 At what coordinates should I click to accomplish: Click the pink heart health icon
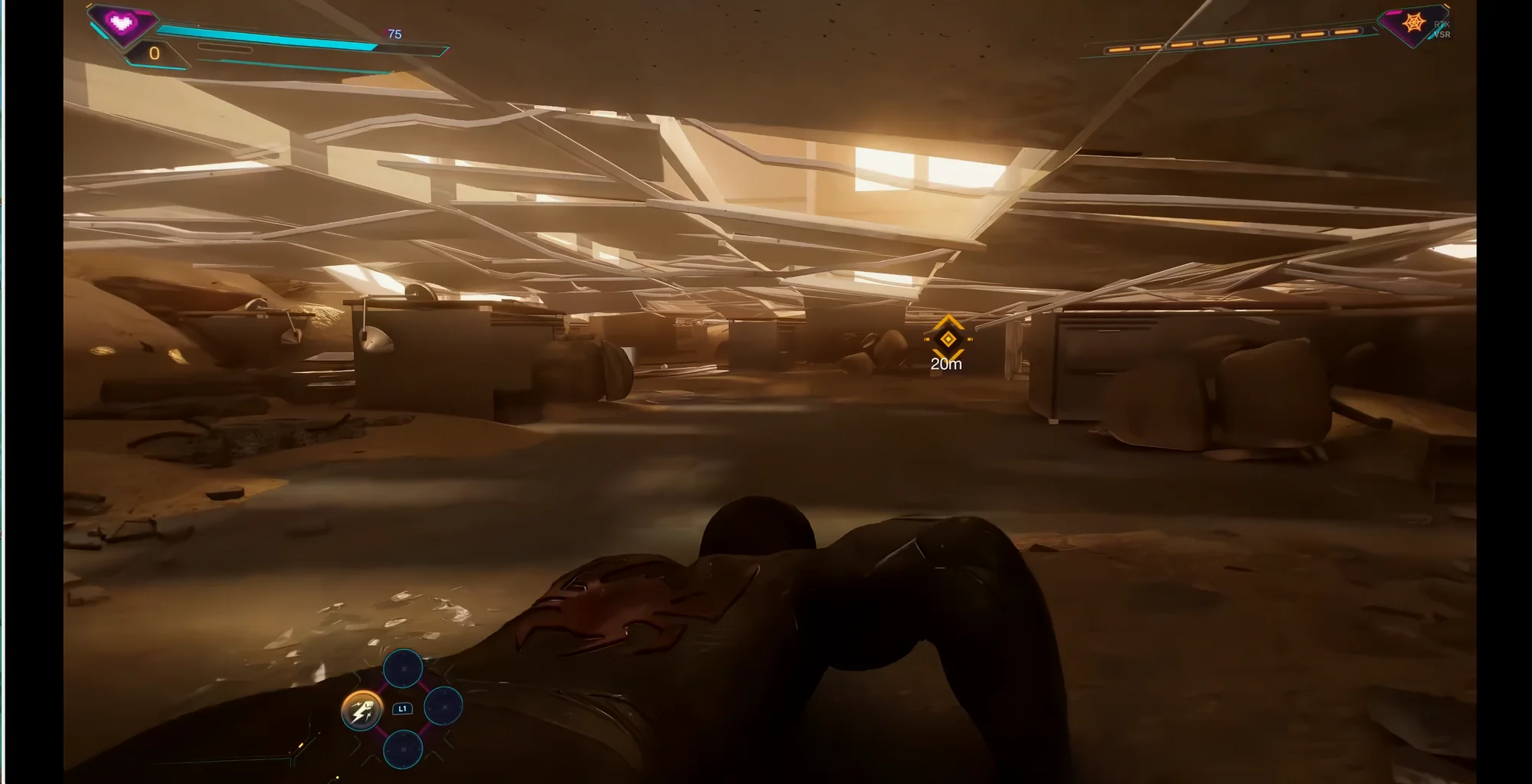(x=122, y=22)
